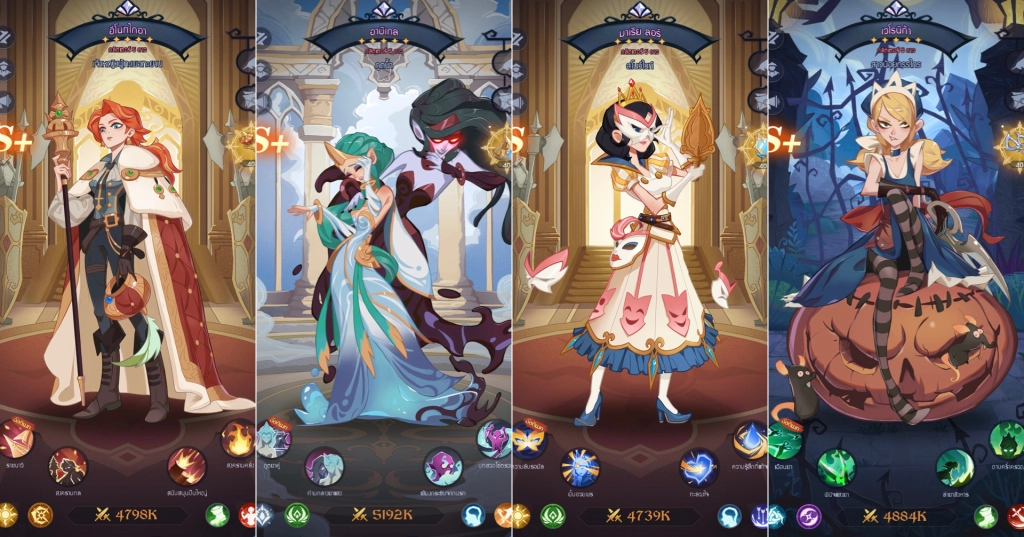Screen dimensions: 1024x537
Task: Open the dark silhouette warrior skill icon
Action: point(68,465)
